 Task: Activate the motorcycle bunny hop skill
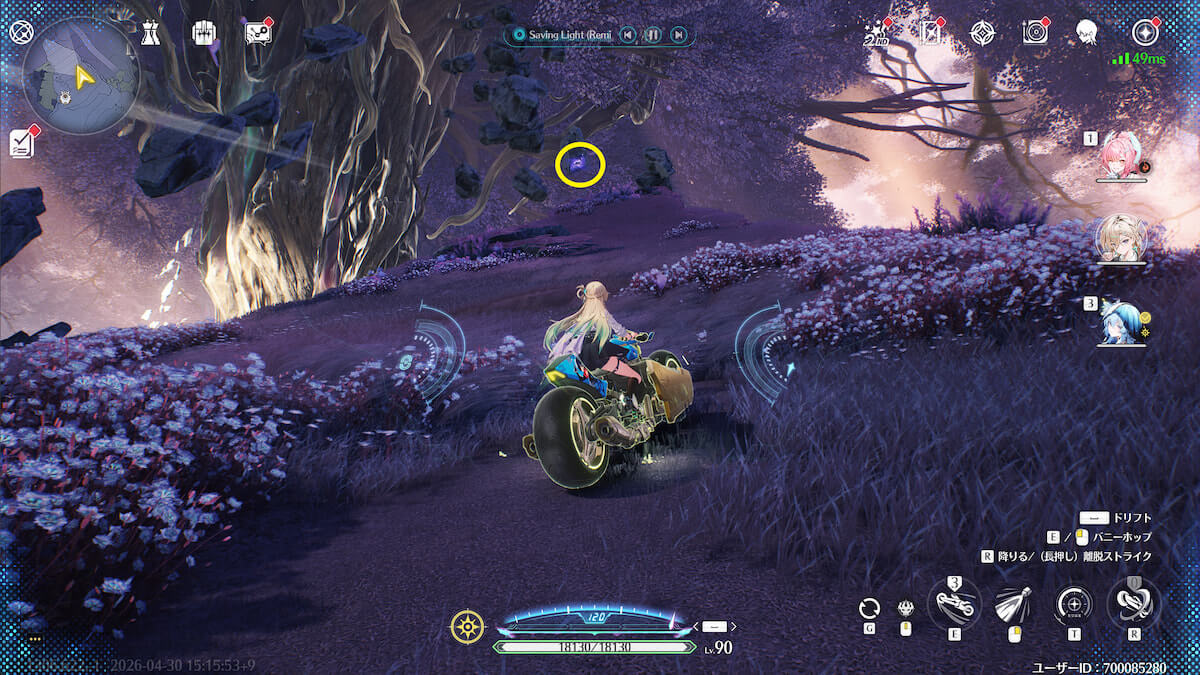pyautogui.click(x=953, y=602)
